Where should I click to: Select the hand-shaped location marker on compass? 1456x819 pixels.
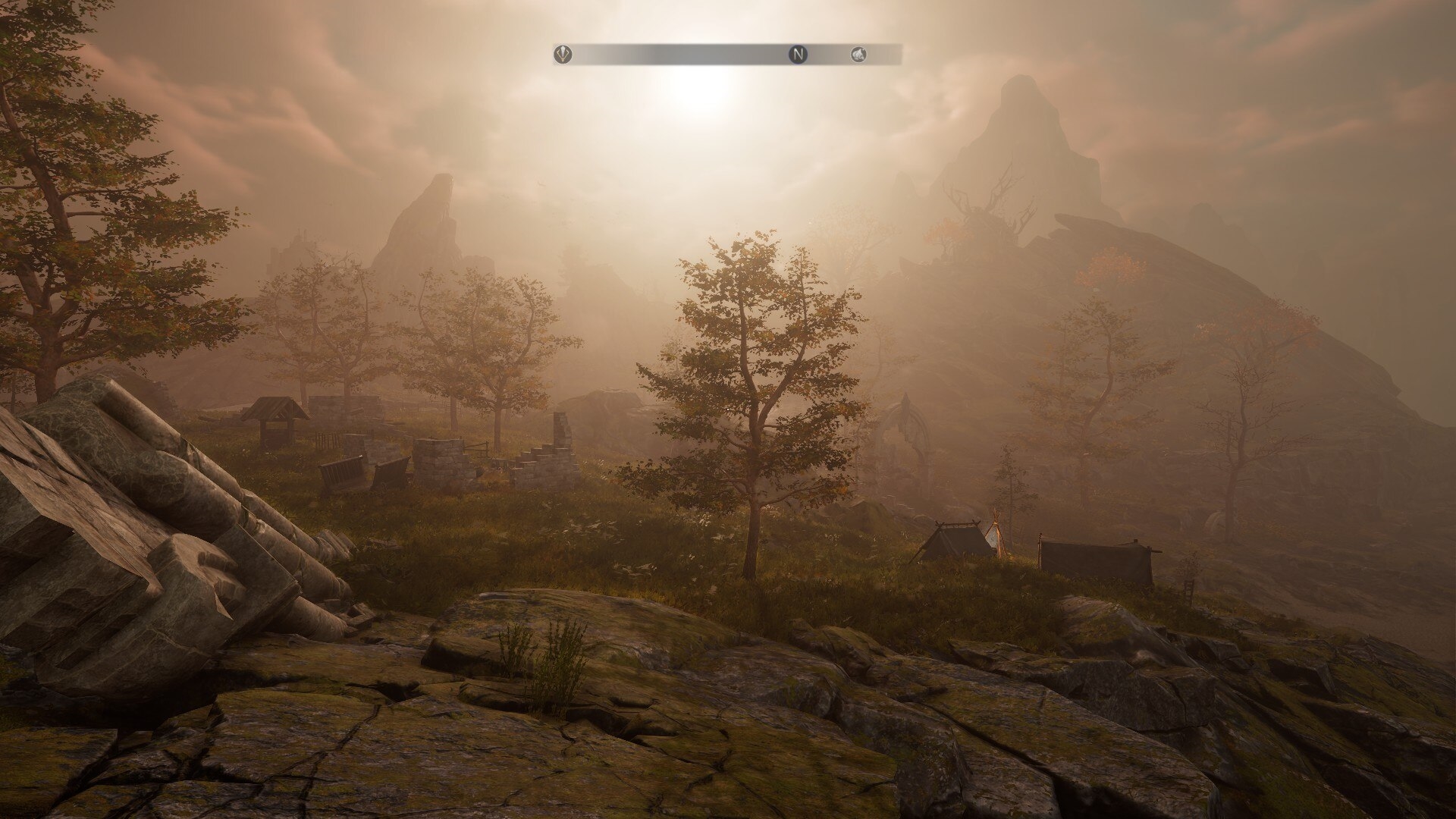(858, 54)
